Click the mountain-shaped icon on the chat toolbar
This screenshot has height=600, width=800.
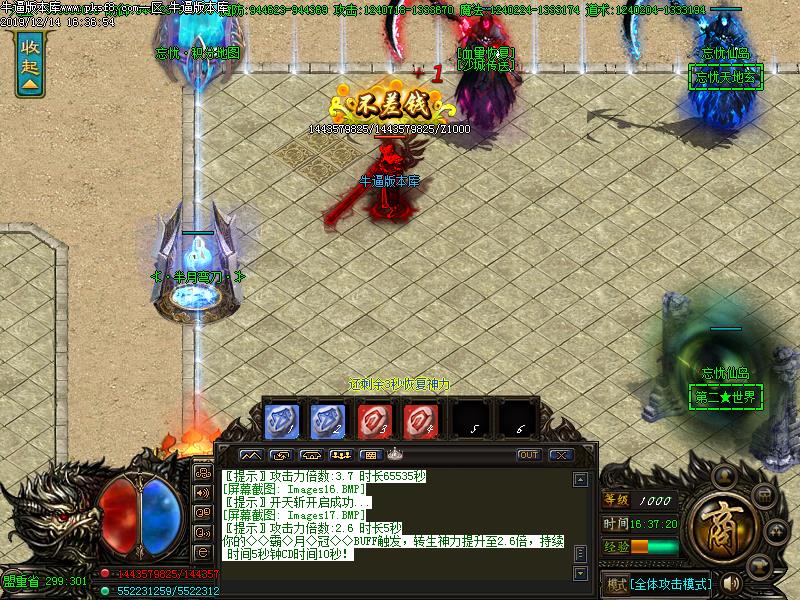point(250,455)
